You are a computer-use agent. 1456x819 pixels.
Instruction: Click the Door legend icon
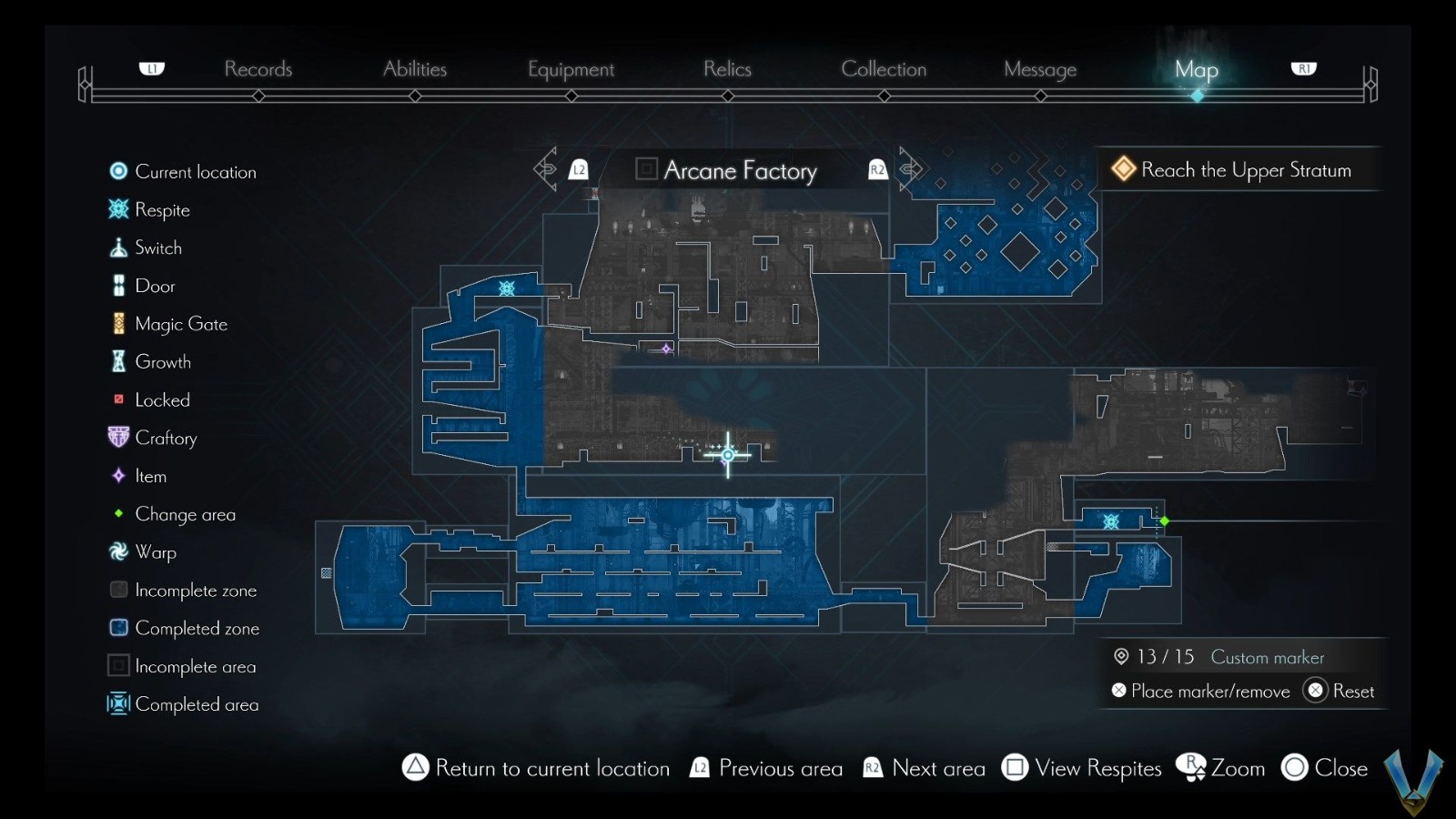[117, 285]
